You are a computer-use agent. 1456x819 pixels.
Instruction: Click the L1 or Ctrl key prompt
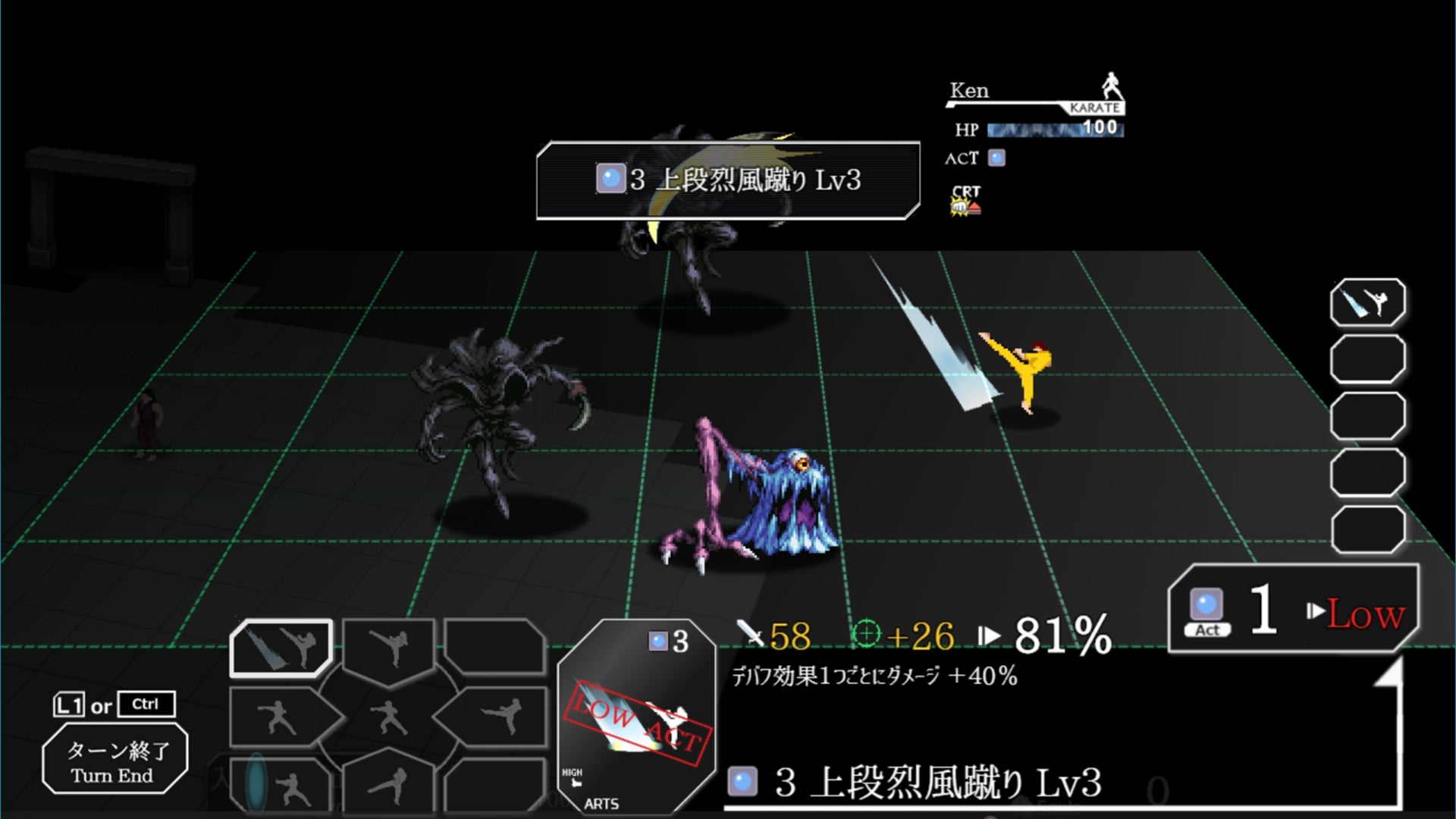point(114,704)
